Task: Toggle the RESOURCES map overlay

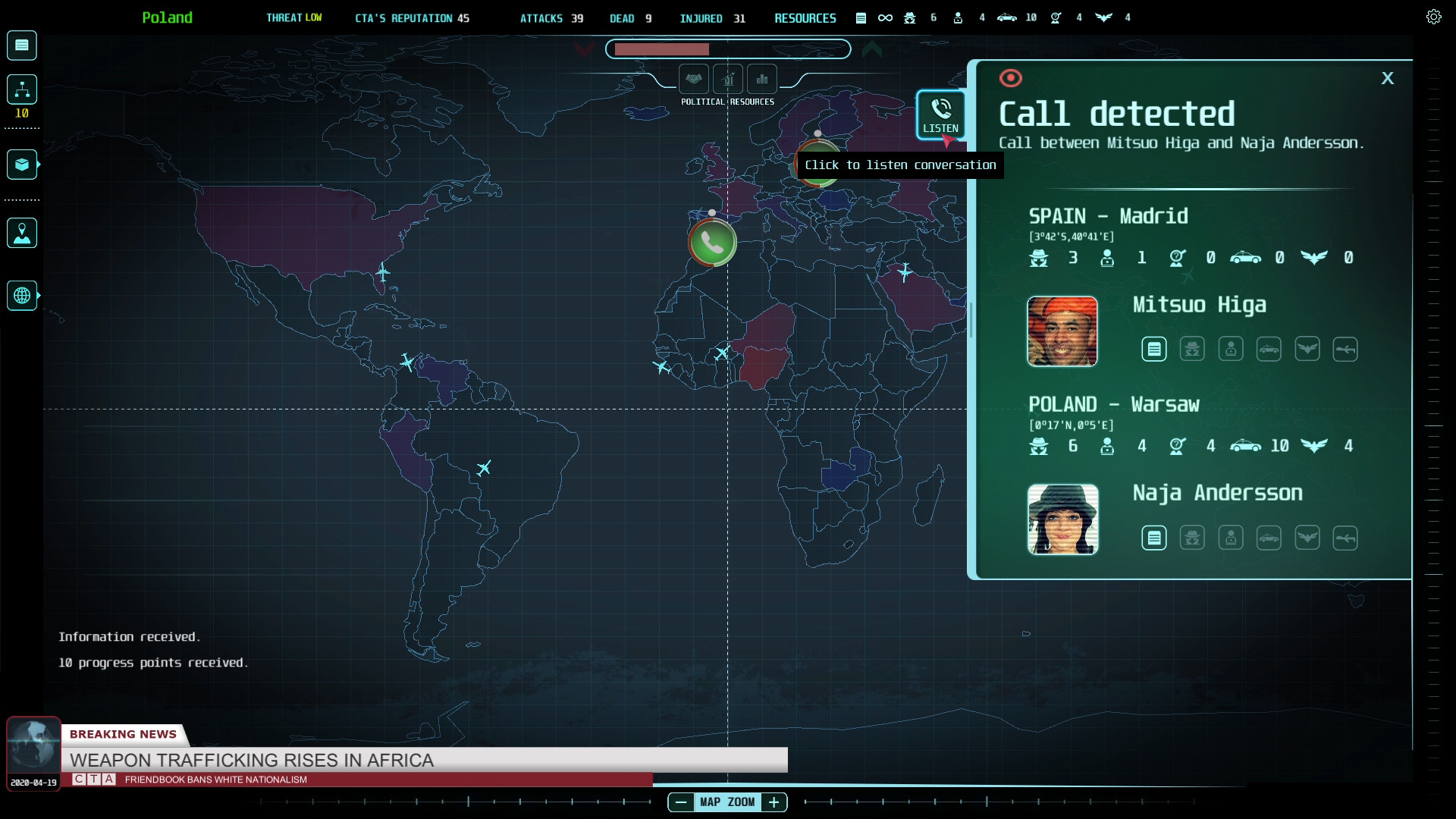Action: click(762, 79)
